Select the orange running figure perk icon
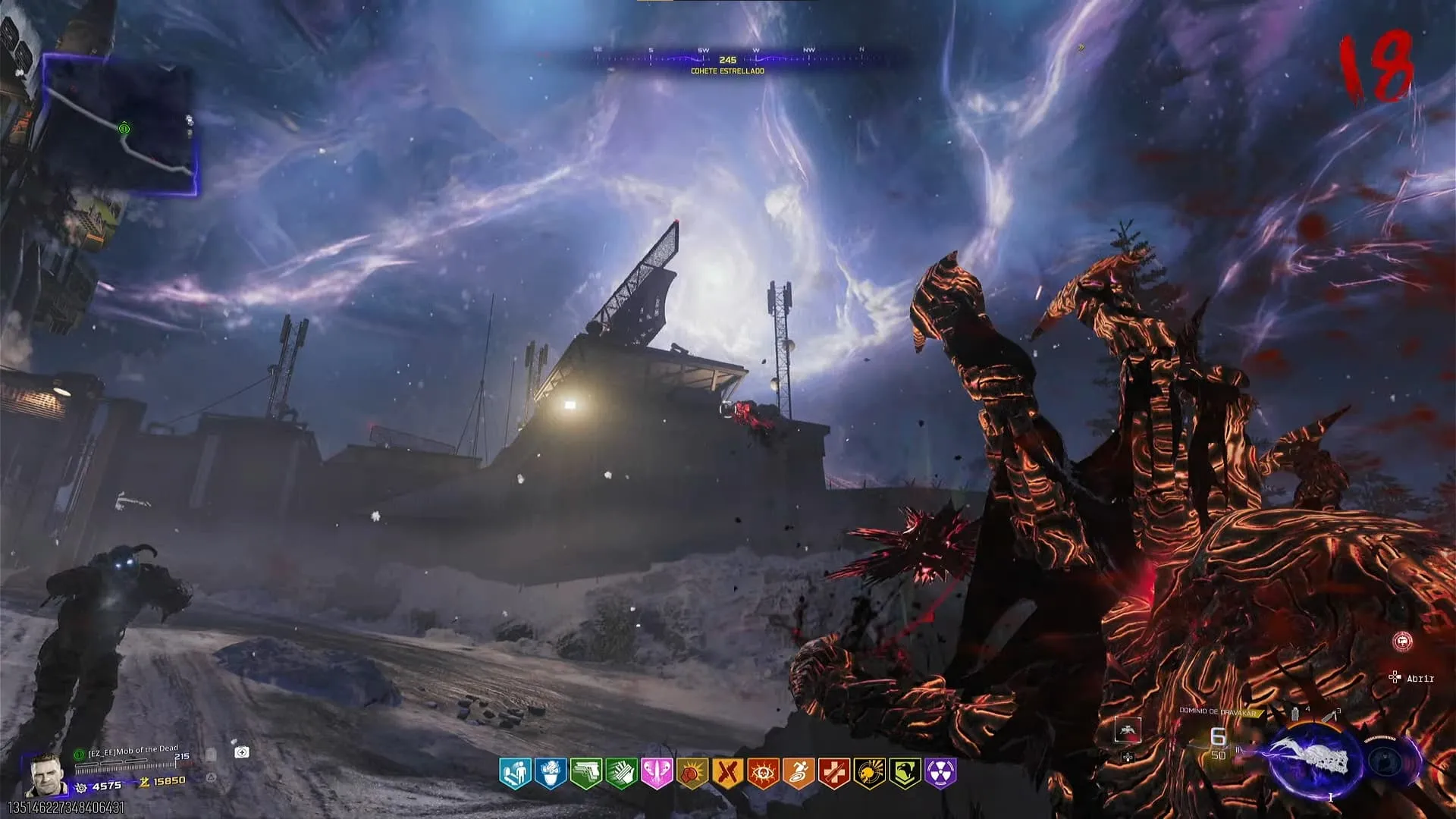1456x819 pixels. [799, 773]
